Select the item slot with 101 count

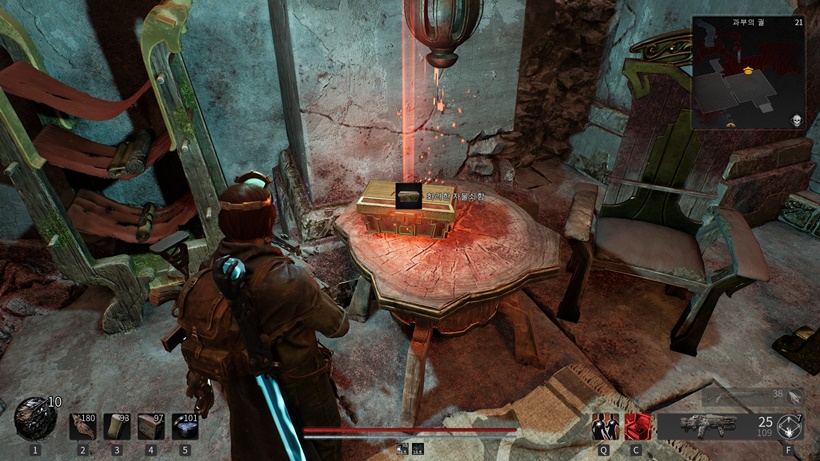pyautogui.click(x=184, y=425)
